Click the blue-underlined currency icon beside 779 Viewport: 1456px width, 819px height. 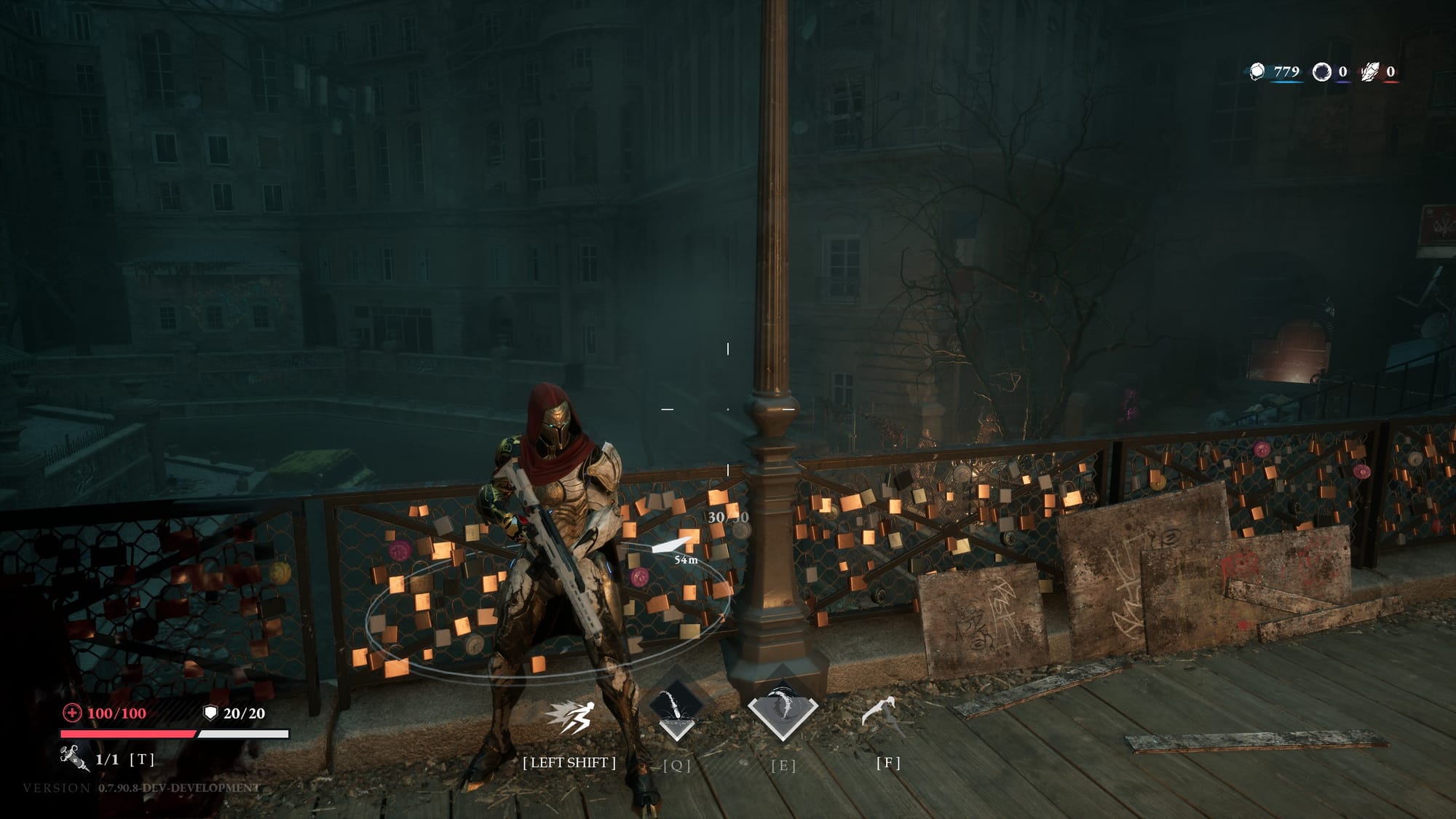pos(1257,71)
